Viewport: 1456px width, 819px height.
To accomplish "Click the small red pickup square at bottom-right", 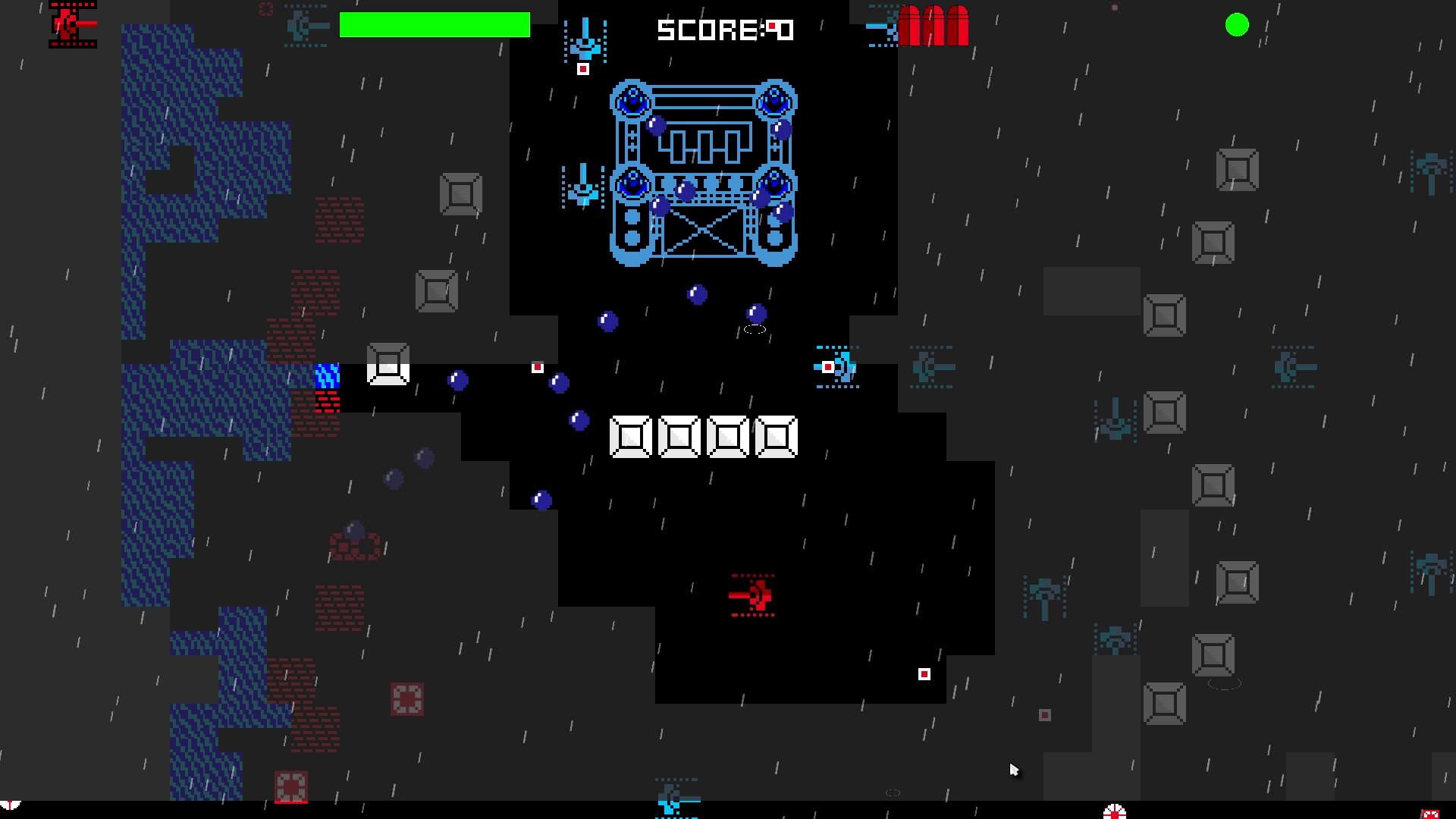I will point(924,673).
